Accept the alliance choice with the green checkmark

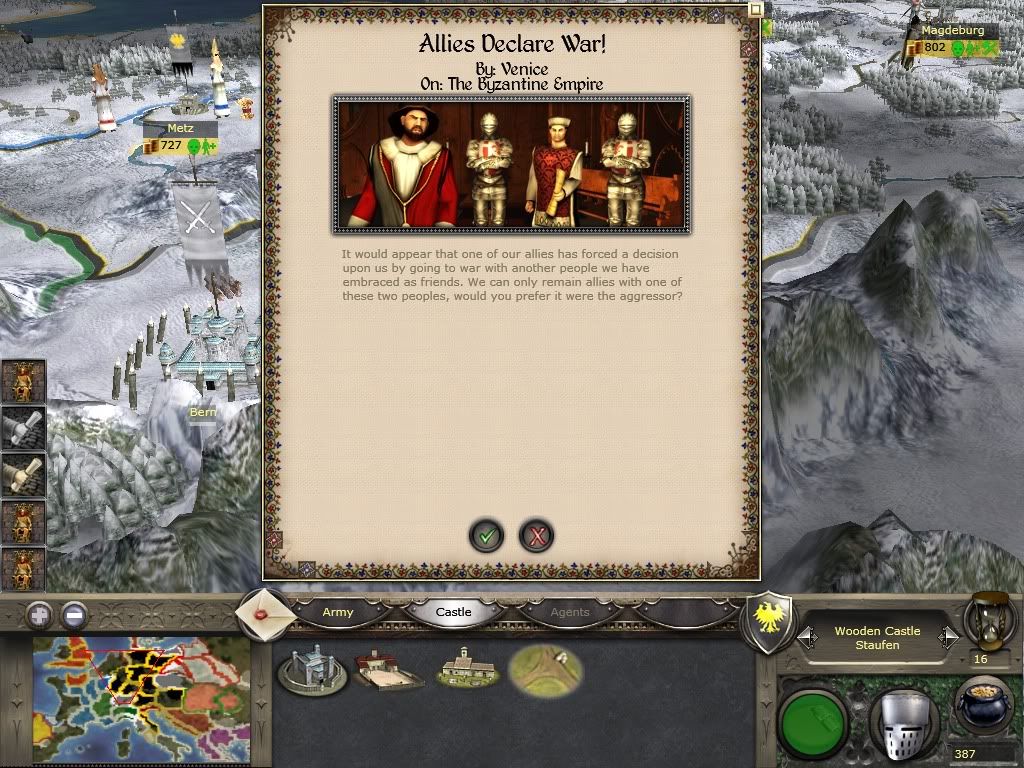487,536
